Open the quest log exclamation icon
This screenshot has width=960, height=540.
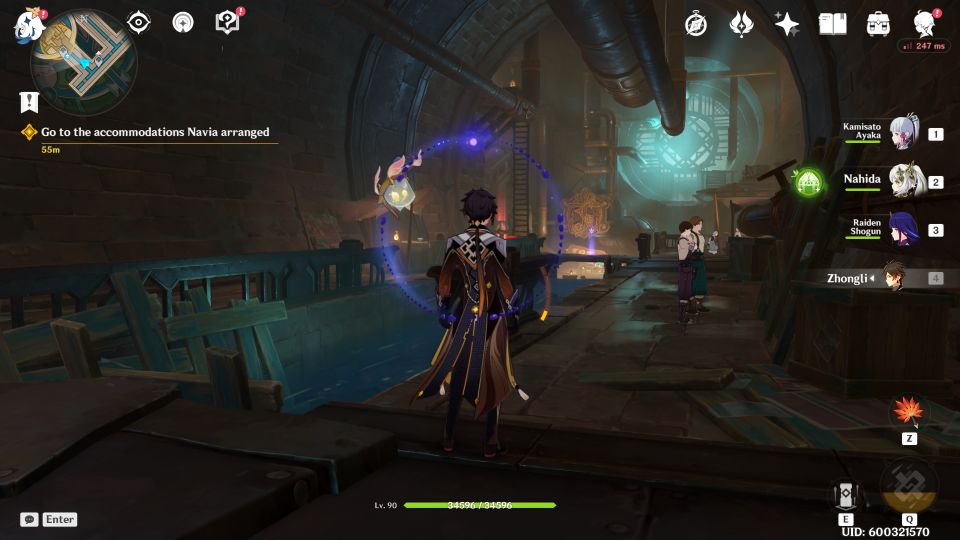29,101
